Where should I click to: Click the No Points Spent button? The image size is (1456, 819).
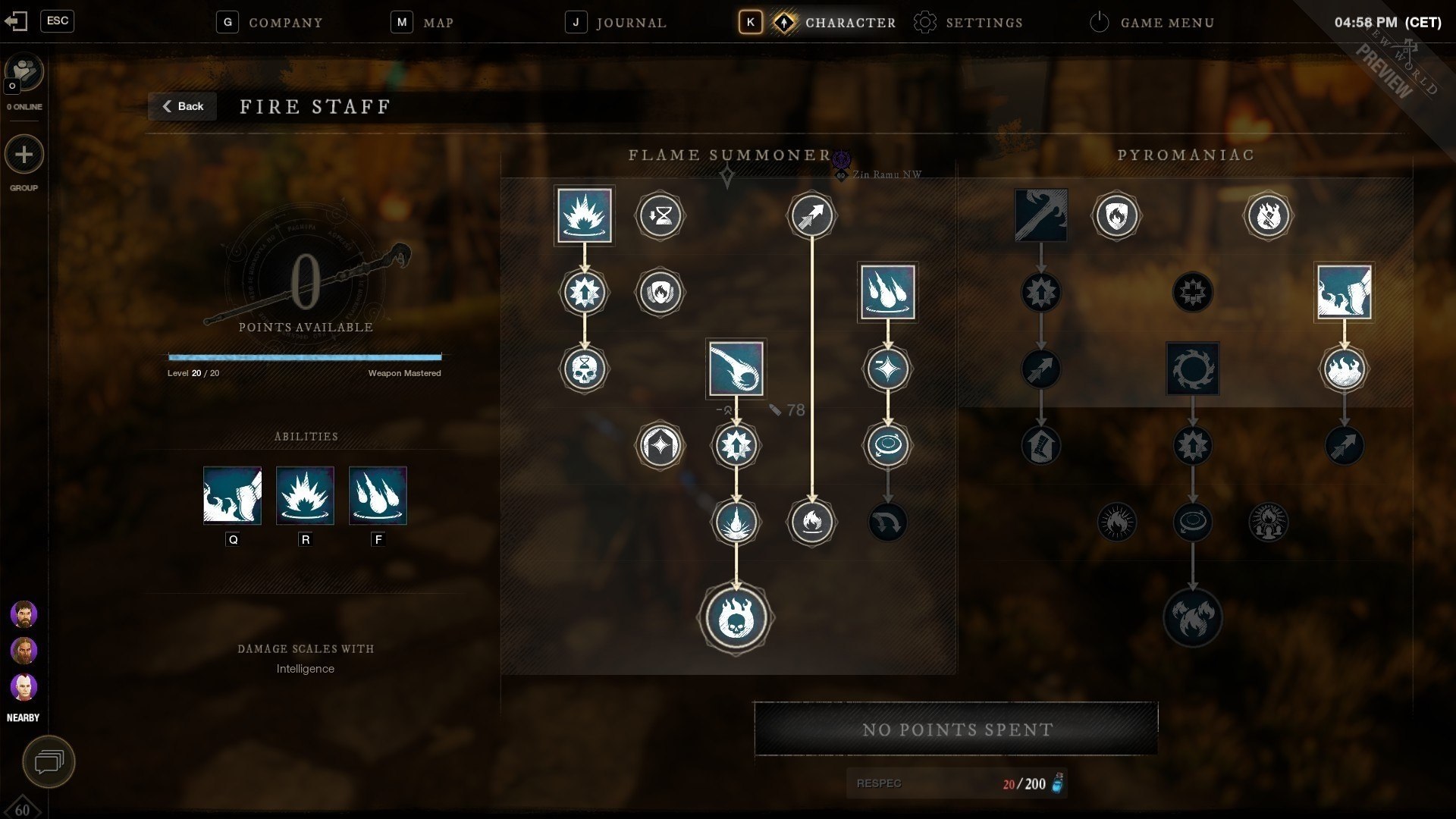(x=956, y=730)
